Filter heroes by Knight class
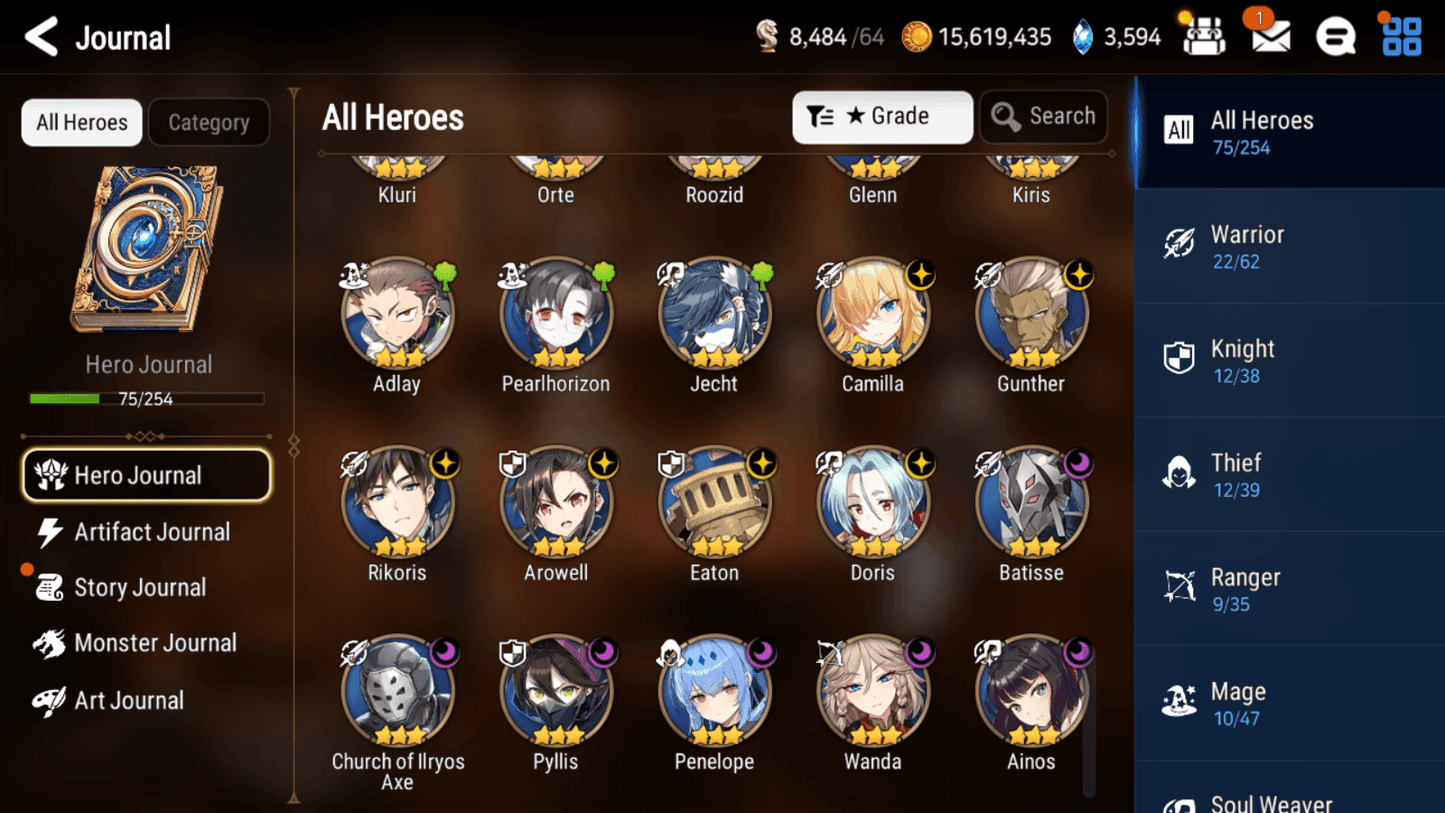Viewport: 1445px width, 813px height. pos(1289,361)
